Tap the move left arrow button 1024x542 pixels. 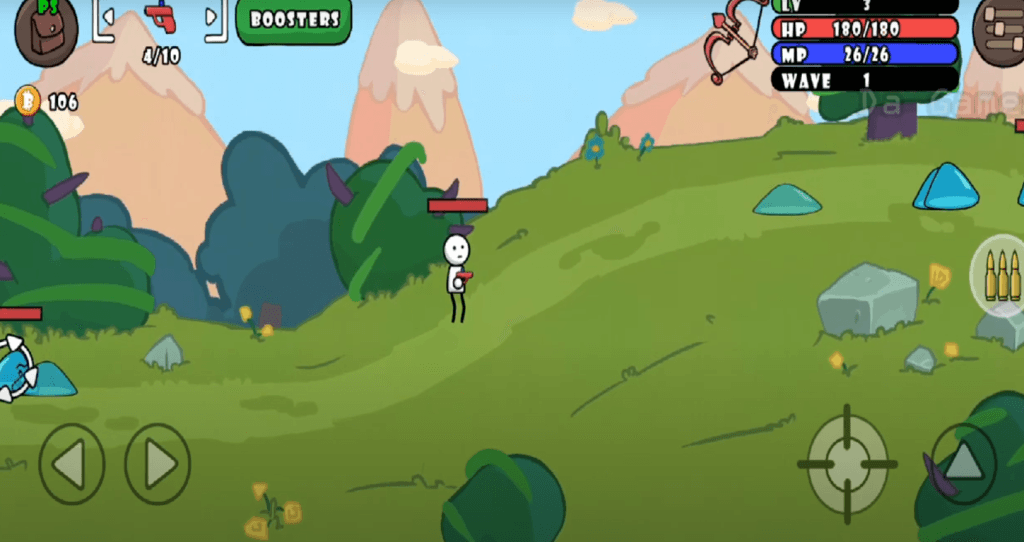71,464
